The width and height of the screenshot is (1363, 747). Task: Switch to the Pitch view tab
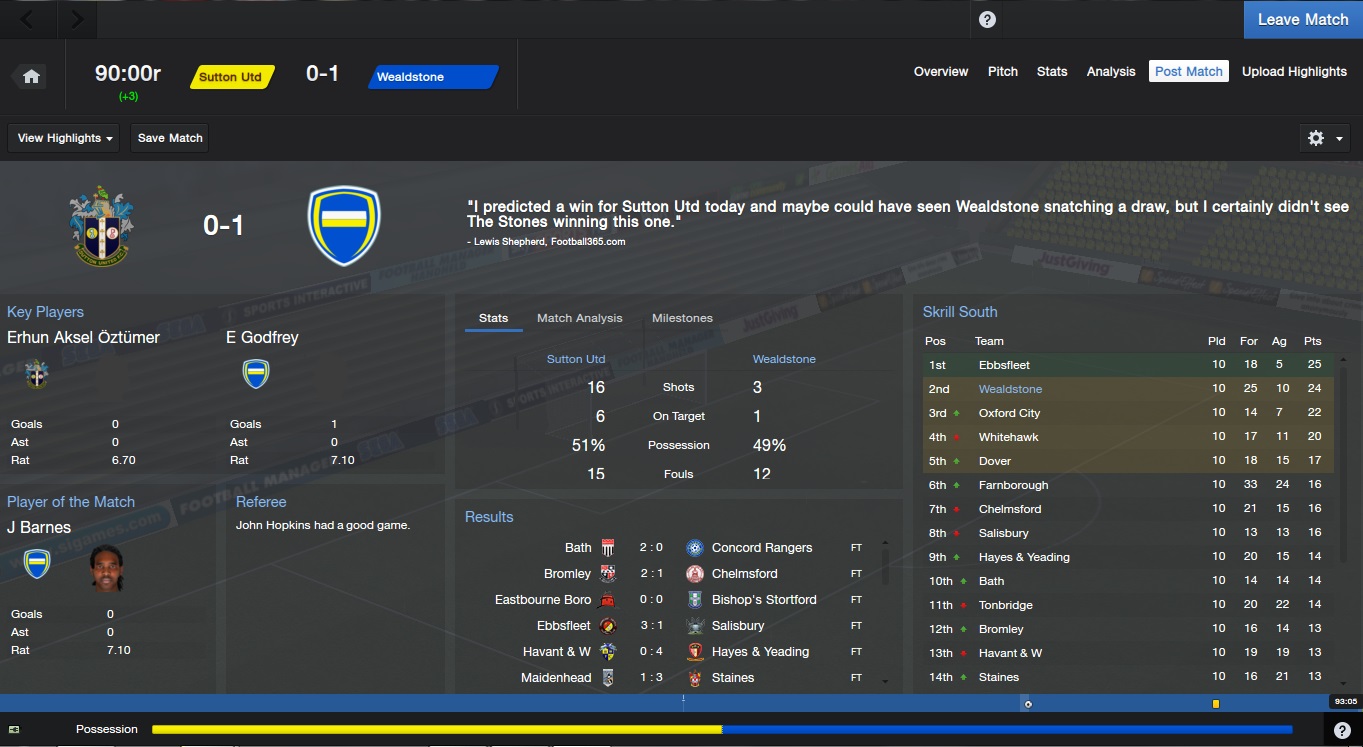[x=1002, y=72]
